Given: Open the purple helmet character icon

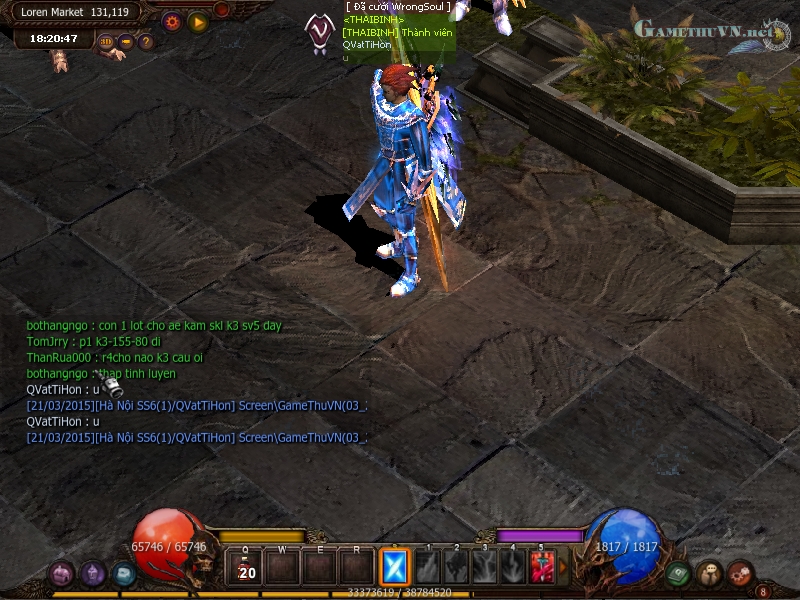Looking at the screenshot, I should point(93,574).
